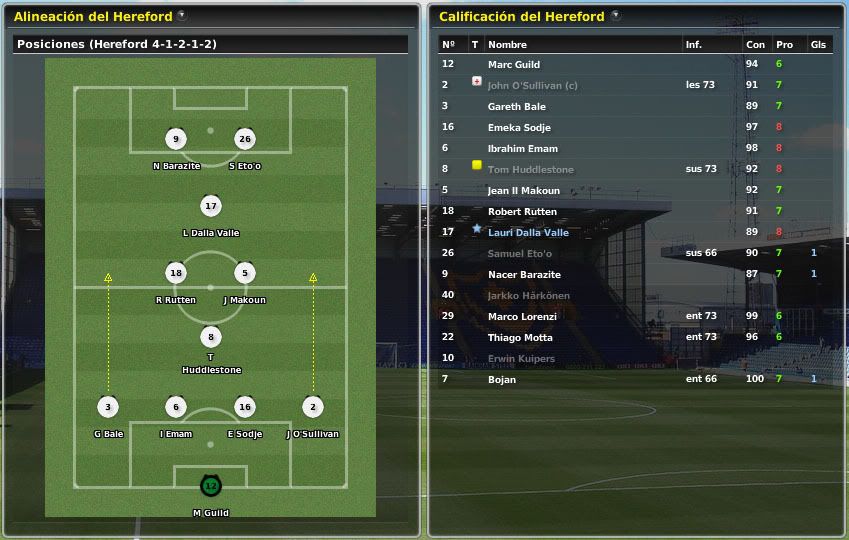Sort the list by the Nombre column
This screenshot has width=849, height=540.
507,45
